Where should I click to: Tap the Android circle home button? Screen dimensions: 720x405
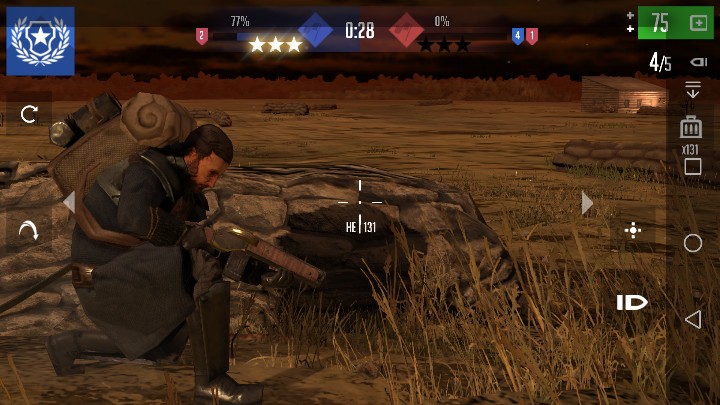692,243
